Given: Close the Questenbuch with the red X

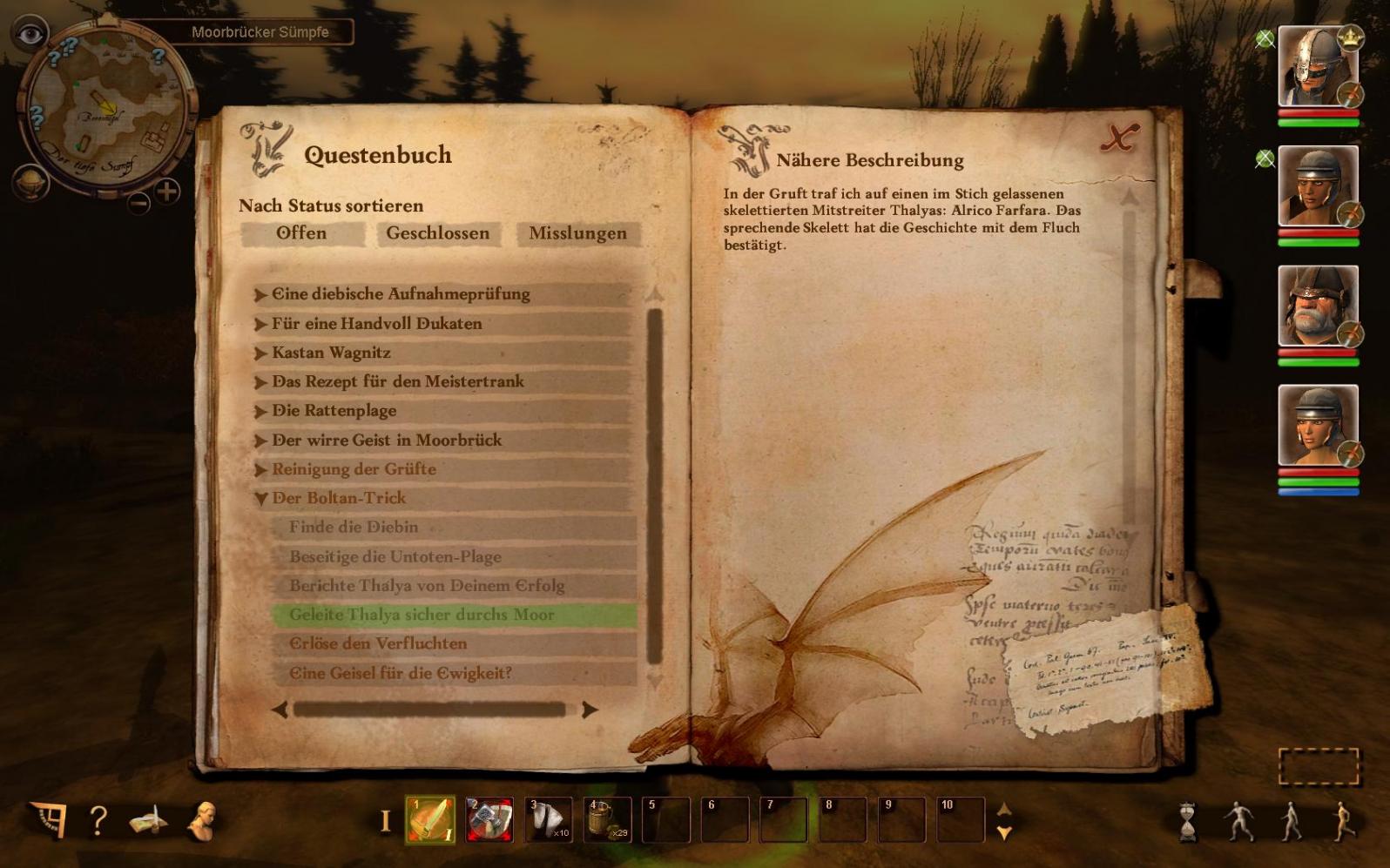Looking at the screenshot, I should click(1119, 138).
